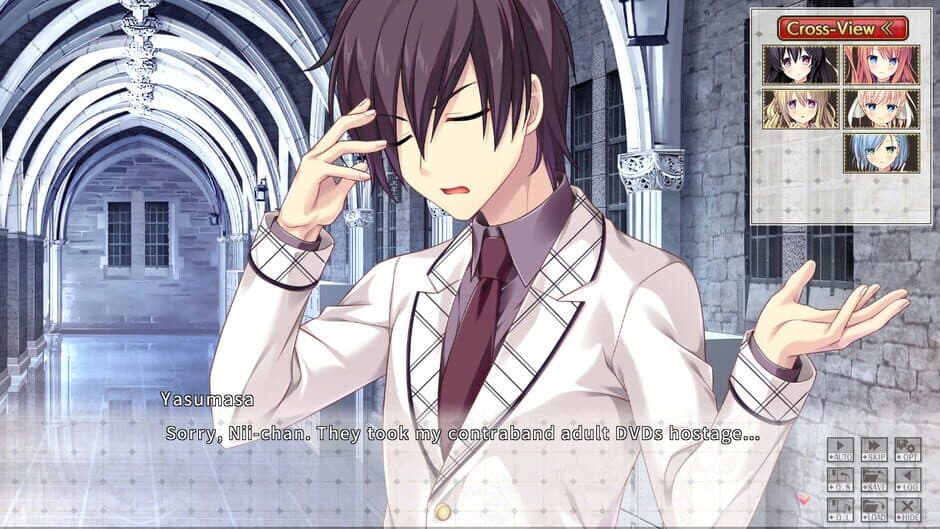The image size is (940, 529).
Task: Select the girl with white hair ribbons
Action: tap(881, 109)
